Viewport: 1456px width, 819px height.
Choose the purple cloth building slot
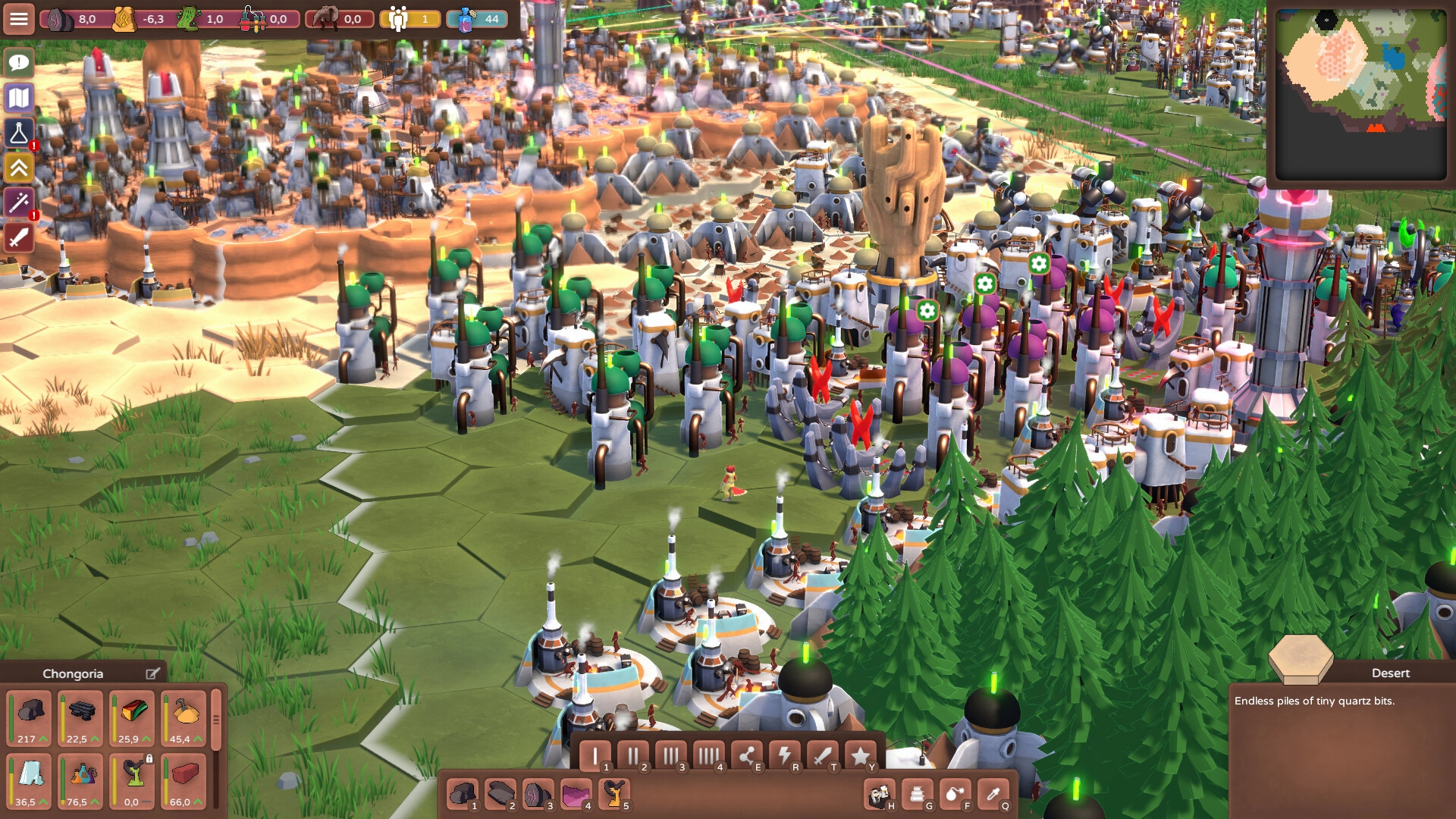coord(576,795)
